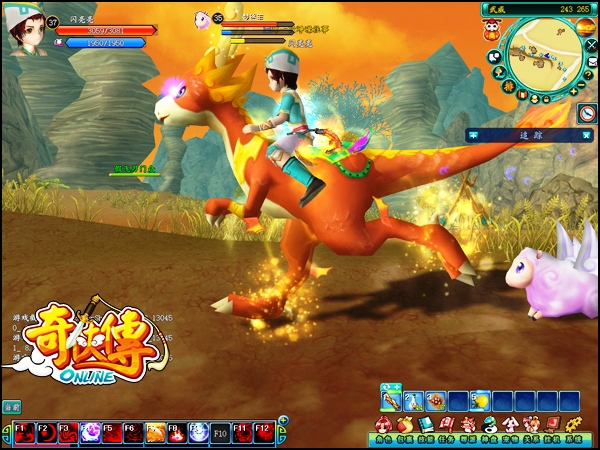
Task: Activate the F4 purple orb skill
Action: (x=88, y=433)
